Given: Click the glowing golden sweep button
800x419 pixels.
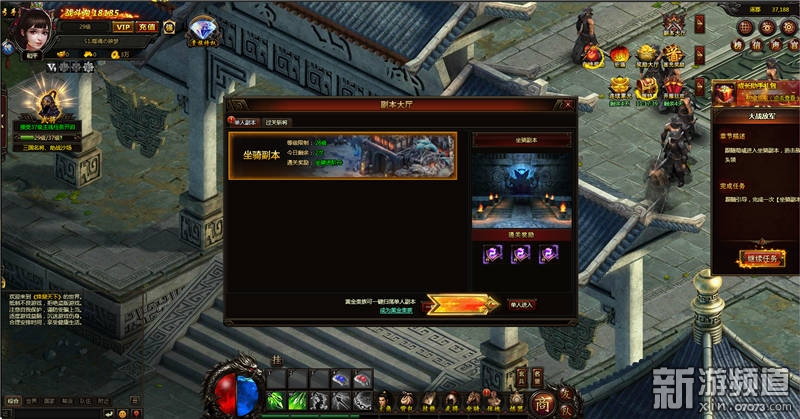Looking at the screenshot, I should 461,303.
